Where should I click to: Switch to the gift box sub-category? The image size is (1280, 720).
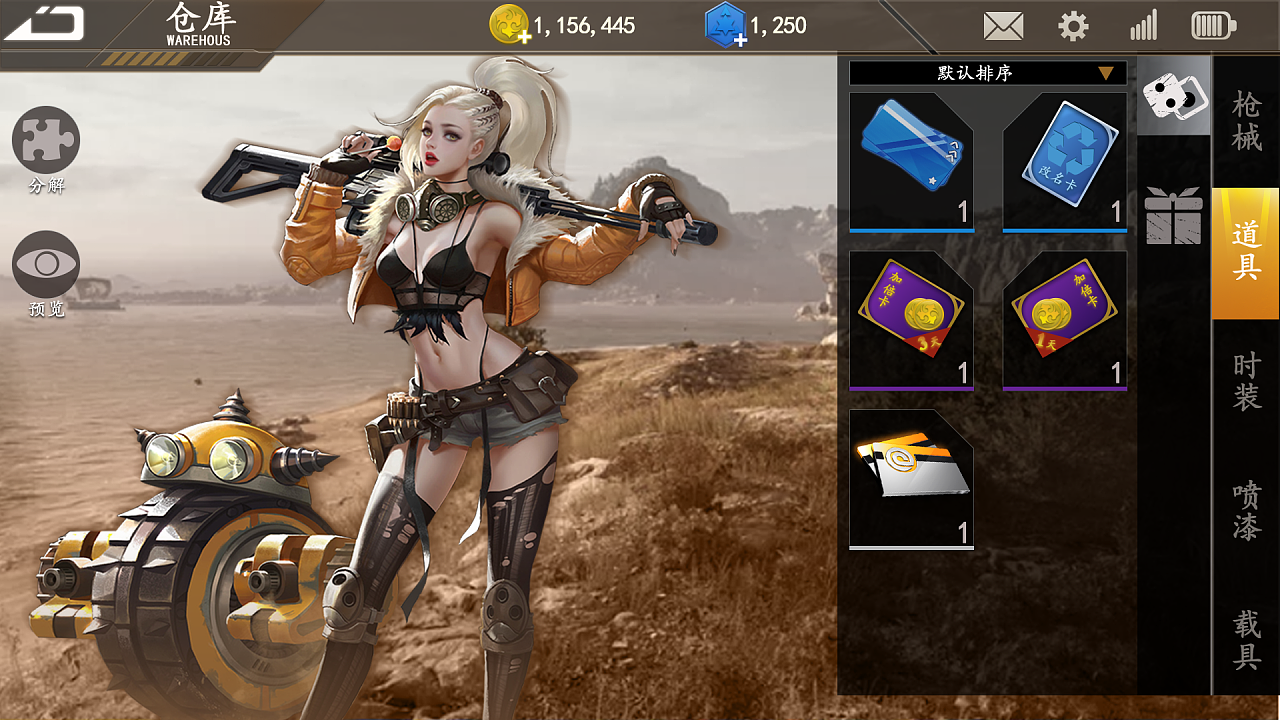1173,214
